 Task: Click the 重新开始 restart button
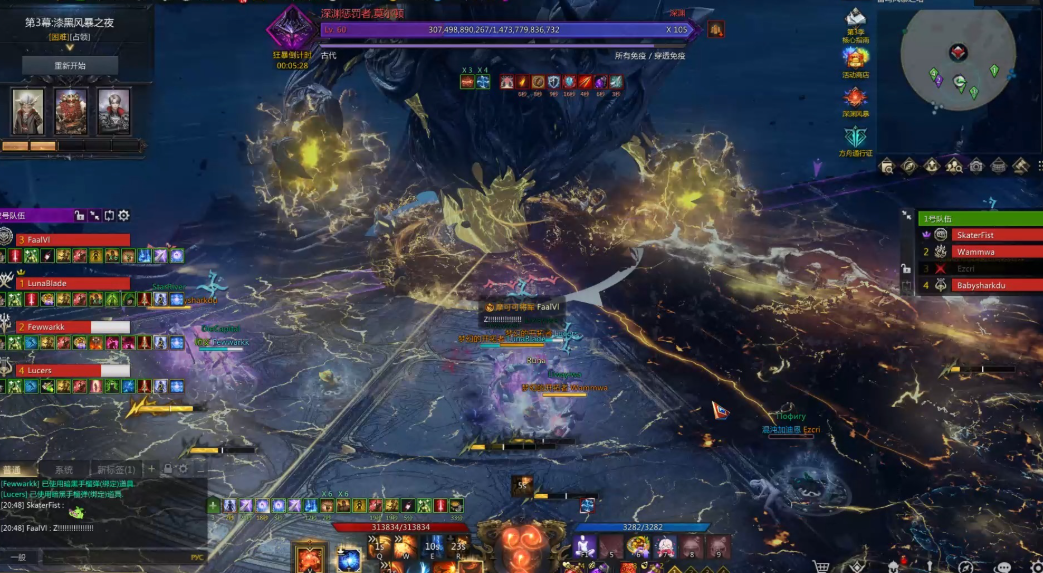point(70,65)
